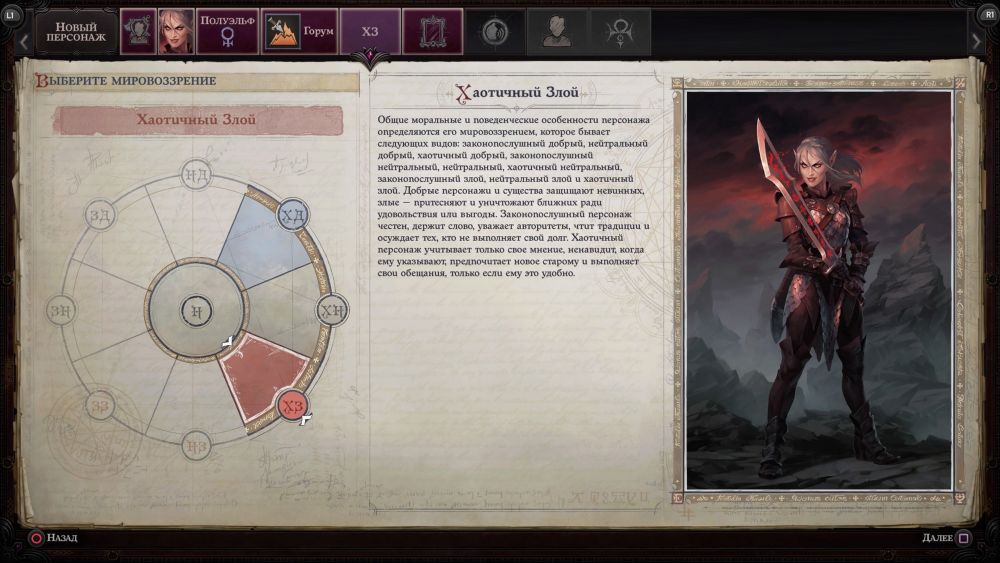Pick the Lawful Neutral ЗН alignment node

(61, 310)
